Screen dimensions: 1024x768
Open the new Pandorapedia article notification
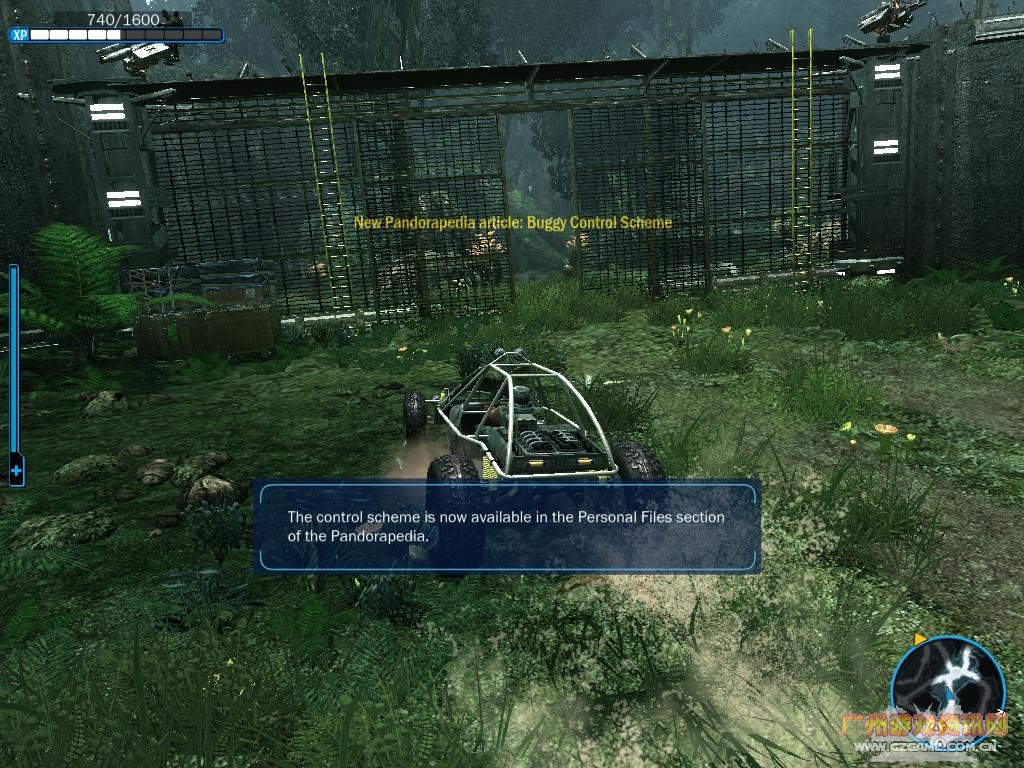[x=513, y=222]
